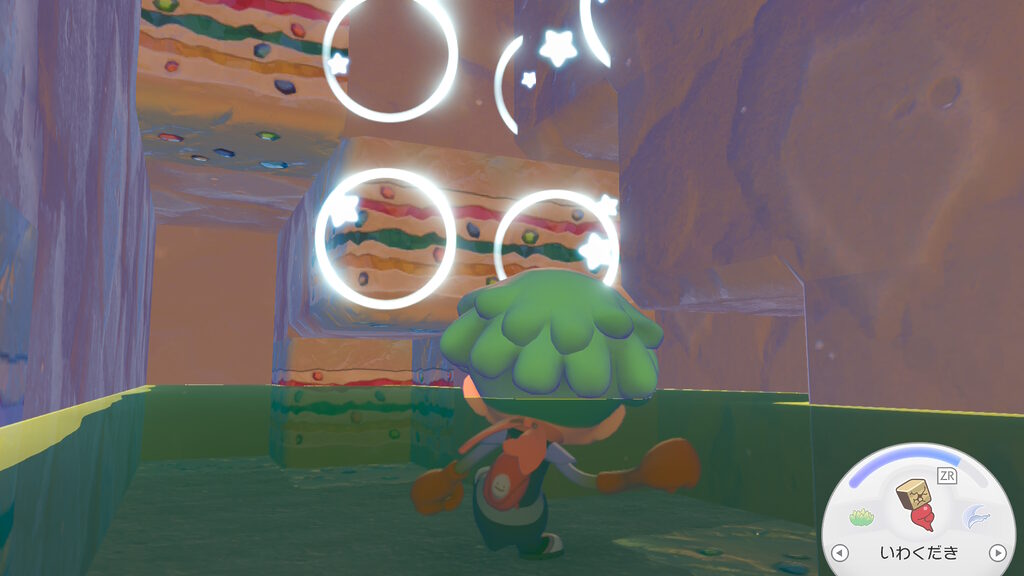This screenshot has height=576, width=1024.
Task: Select the green leafy grass ability
Action: tap(862, 517)
